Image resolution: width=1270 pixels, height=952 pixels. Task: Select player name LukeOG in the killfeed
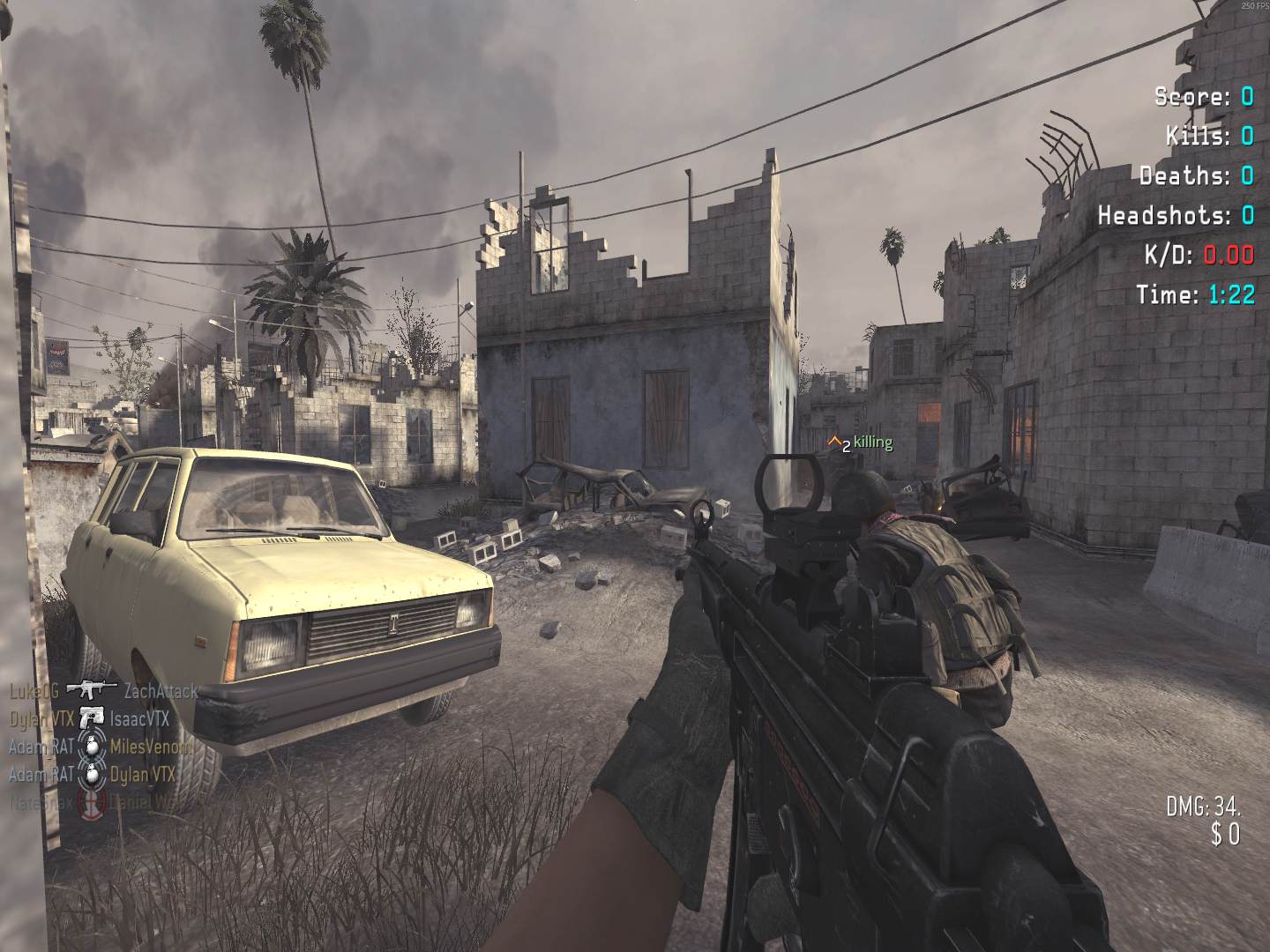(x=34, y=690)
